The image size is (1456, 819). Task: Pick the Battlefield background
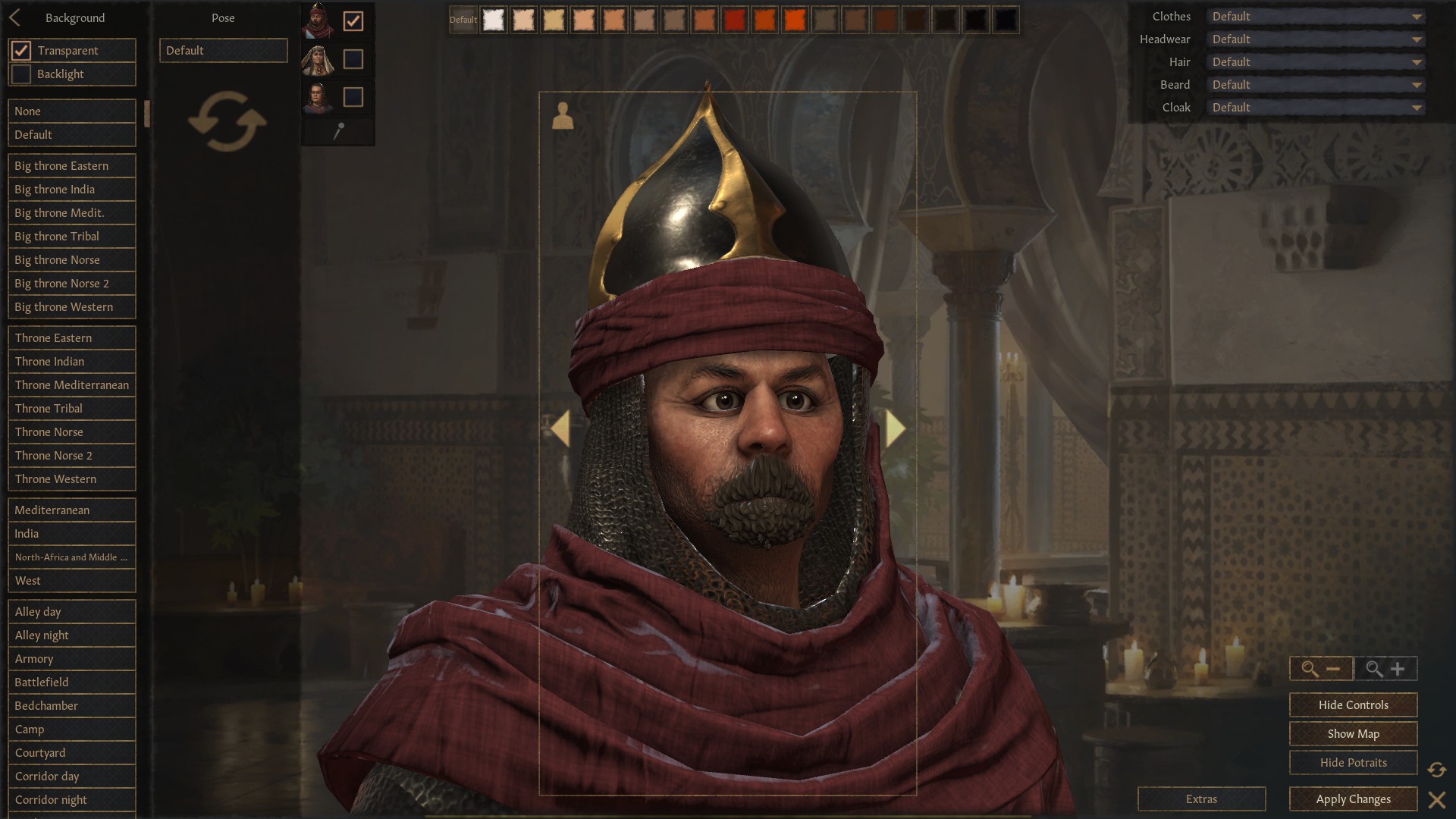click(x=71, y=682)
